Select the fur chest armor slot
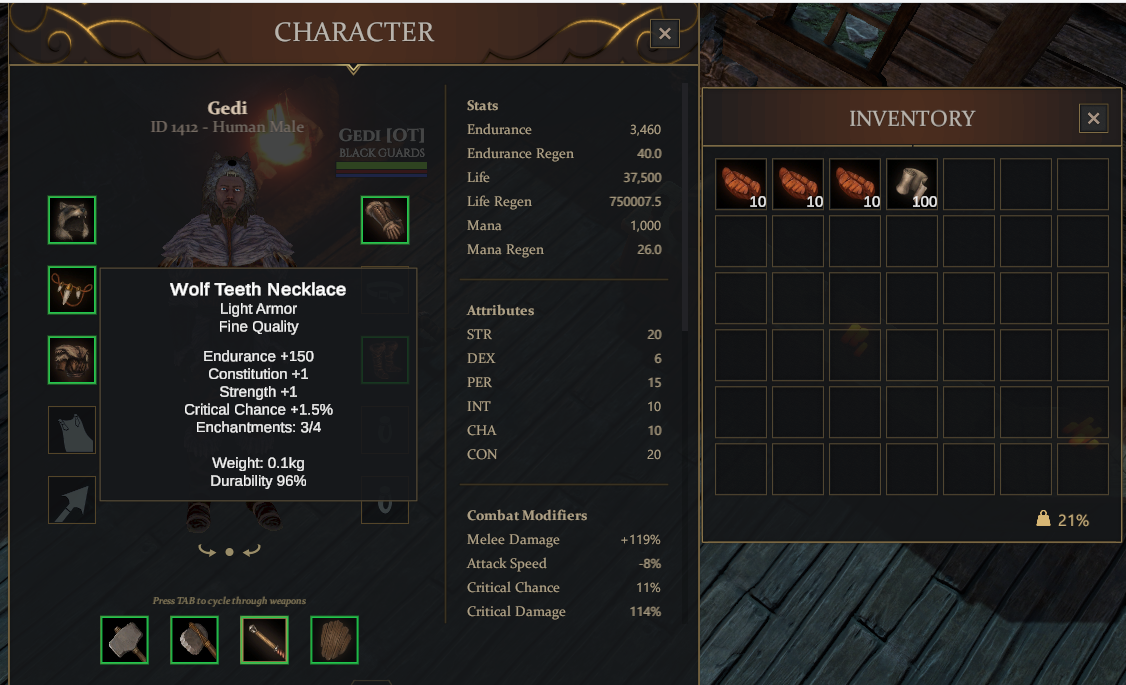 click(x=72, y=360)
